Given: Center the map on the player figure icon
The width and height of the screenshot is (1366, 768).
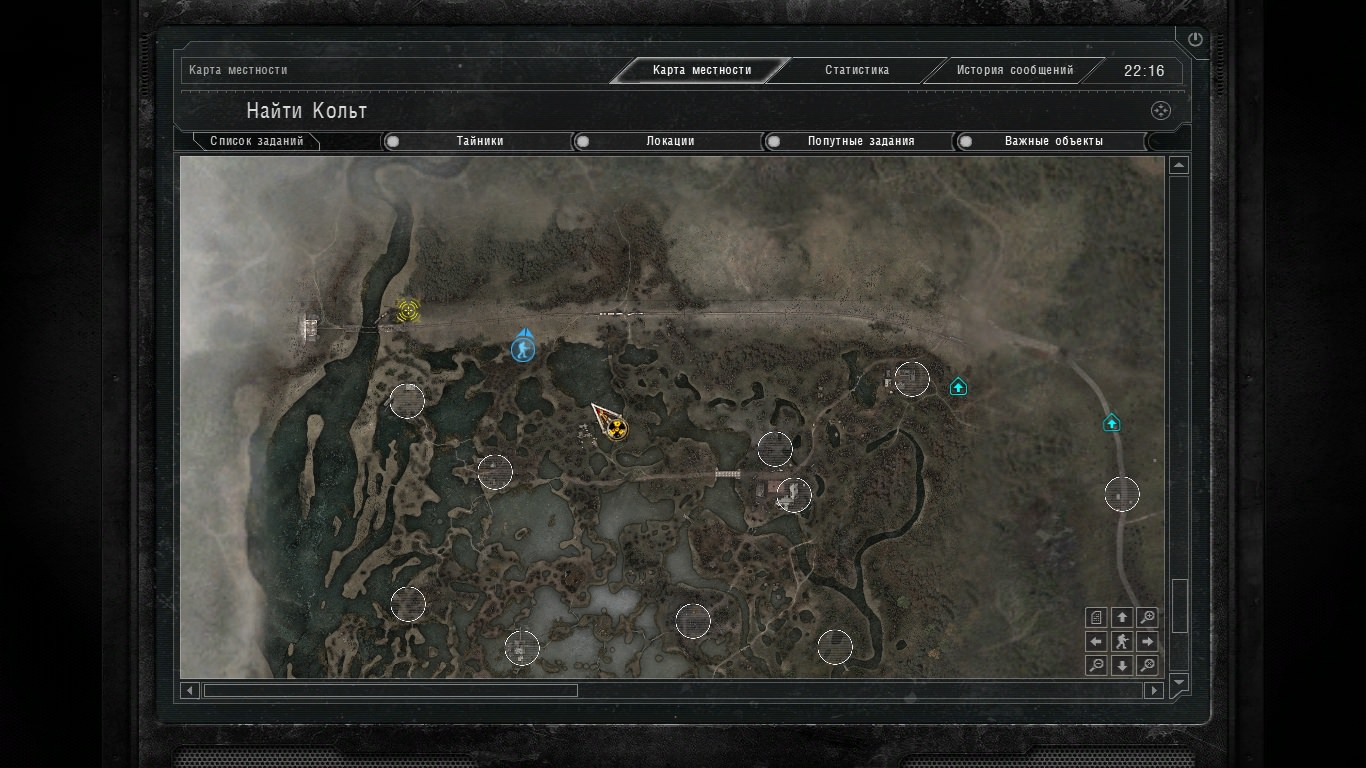Looking at the screenshot, I should pyautogui.click(x=1122, y=641).
